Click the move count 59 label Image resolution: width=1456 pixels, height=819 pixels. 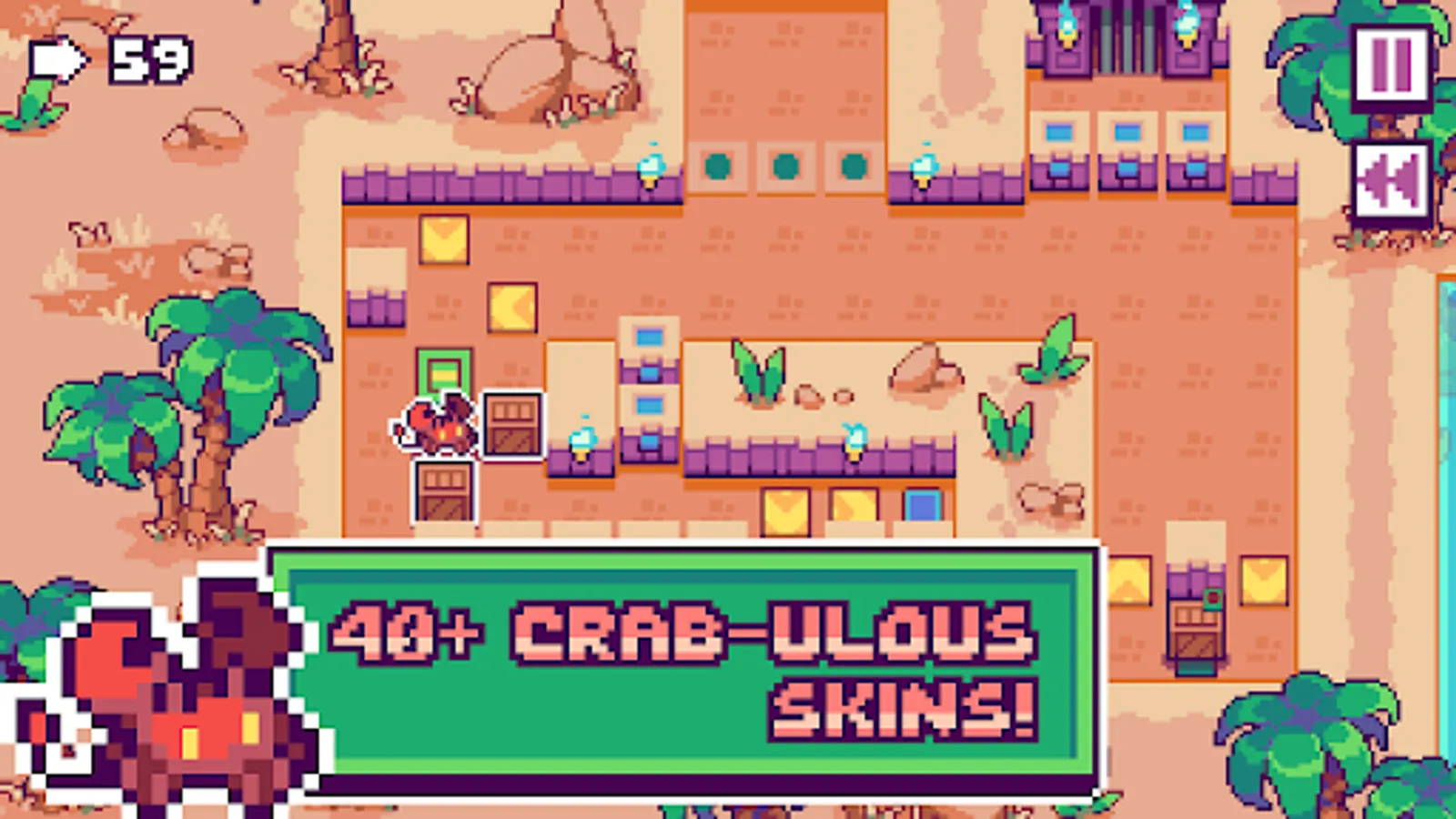[149, 60]
